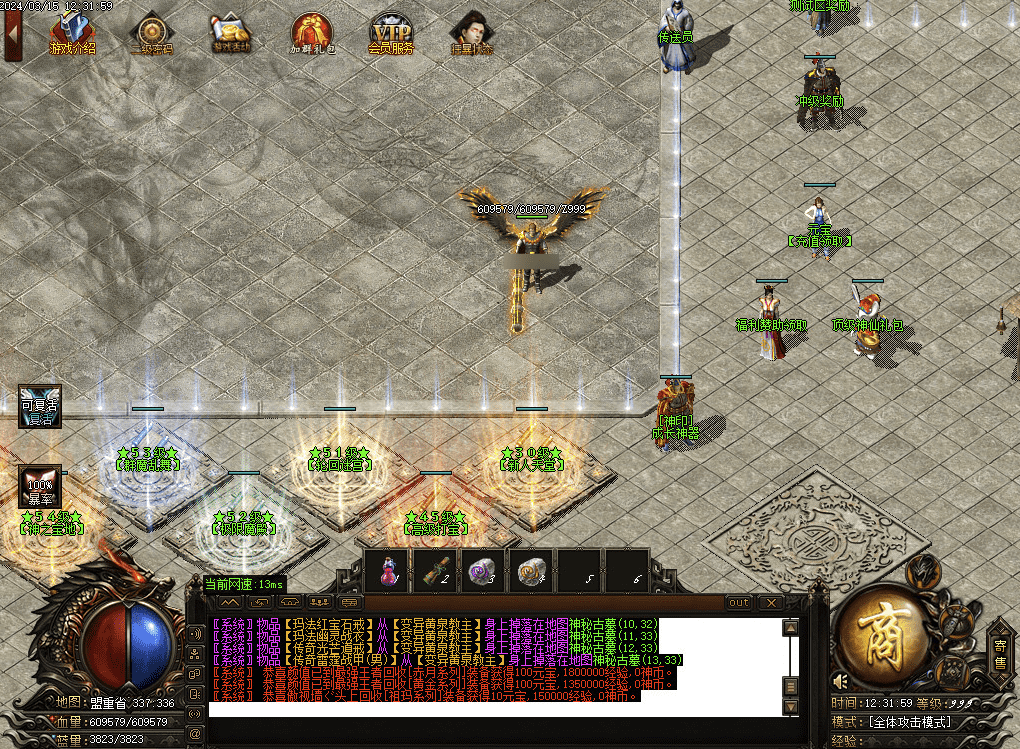Click the 可复活 revive status button

pyautogui.click(x=40, y=407)
